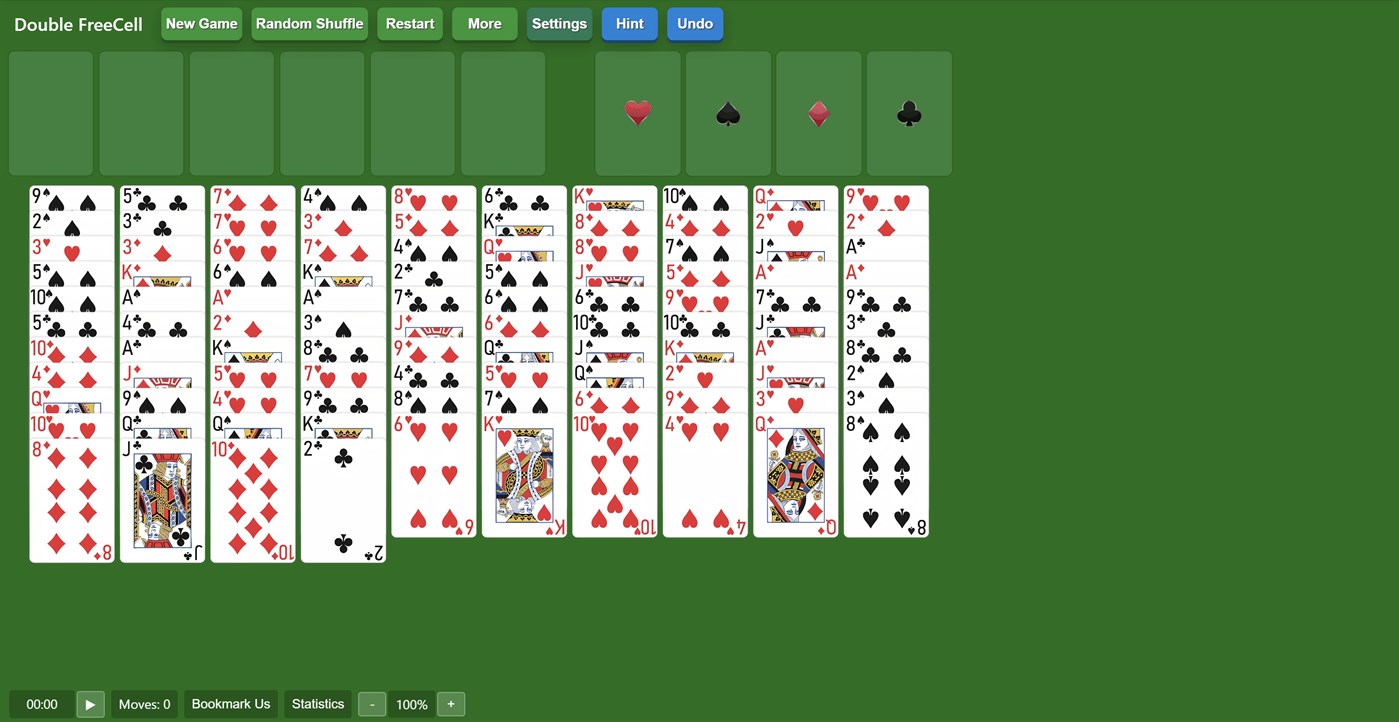Click the rightmost empty free cell slot
This screenshot has width=1399, height=722.
(x=502, y=113)
